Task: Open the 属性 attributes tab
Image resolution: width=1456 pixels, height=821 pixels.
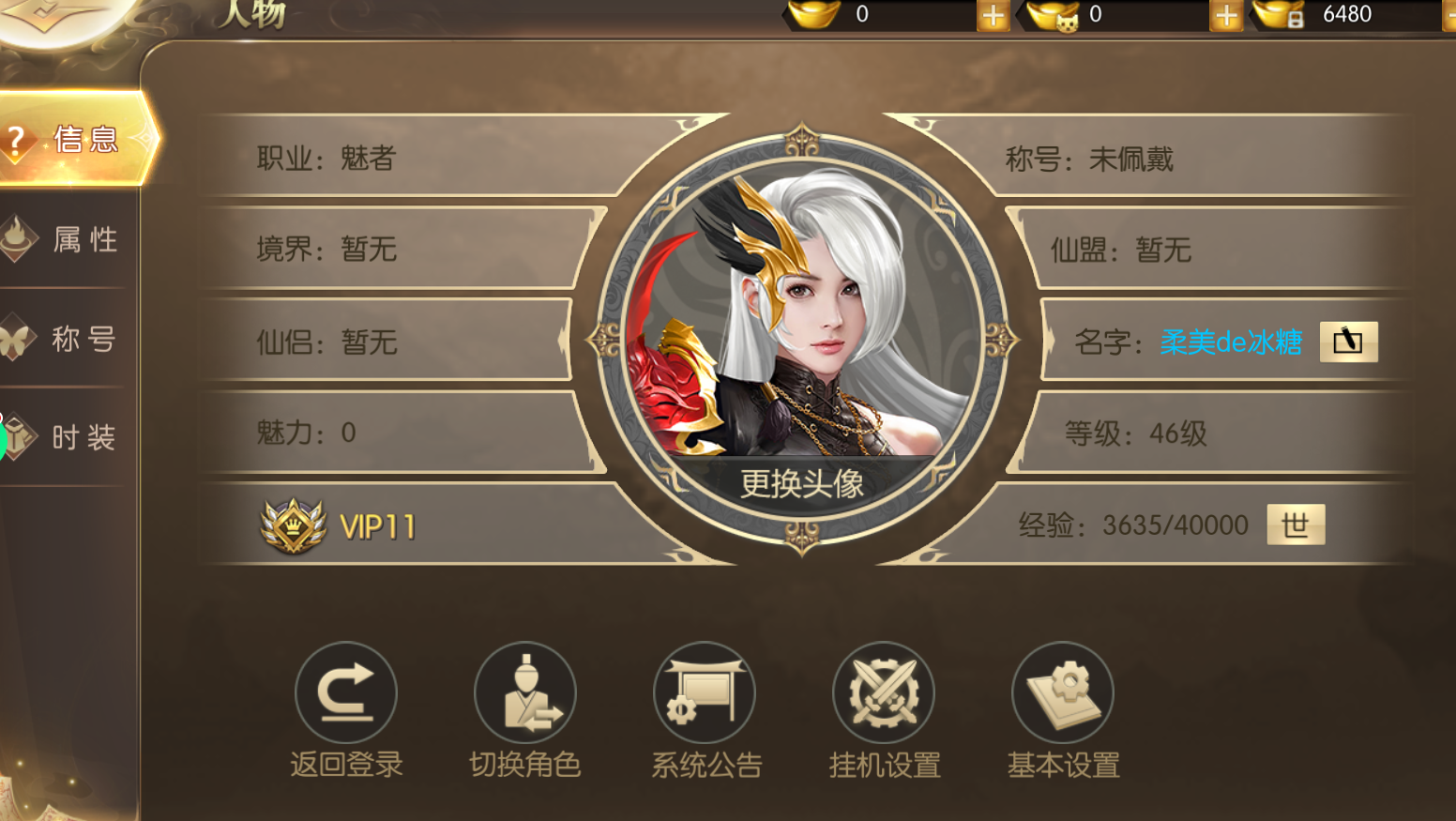Action: [70, 239]
